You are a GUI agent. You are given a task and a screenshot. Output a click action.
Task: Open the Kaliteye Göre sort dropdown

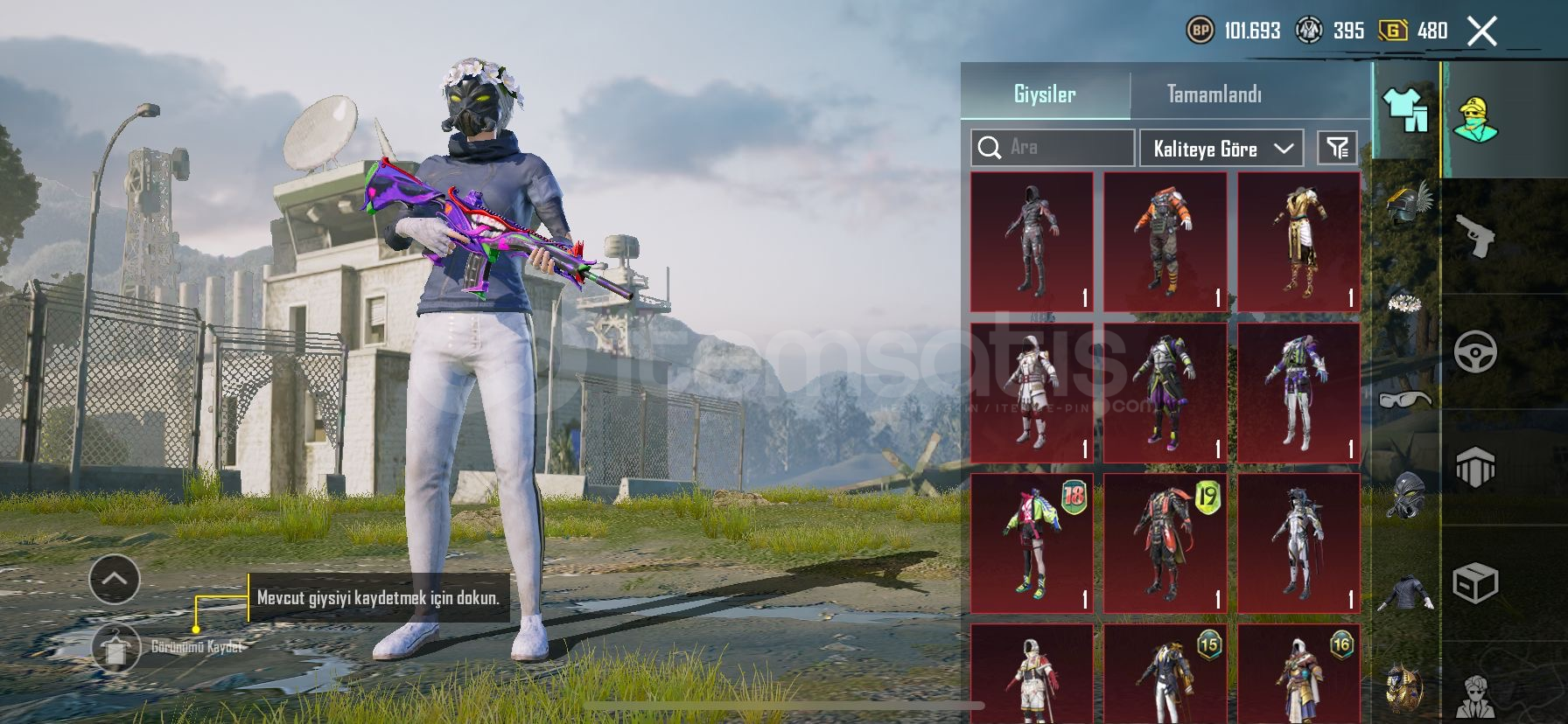[x=1221, y=149]
